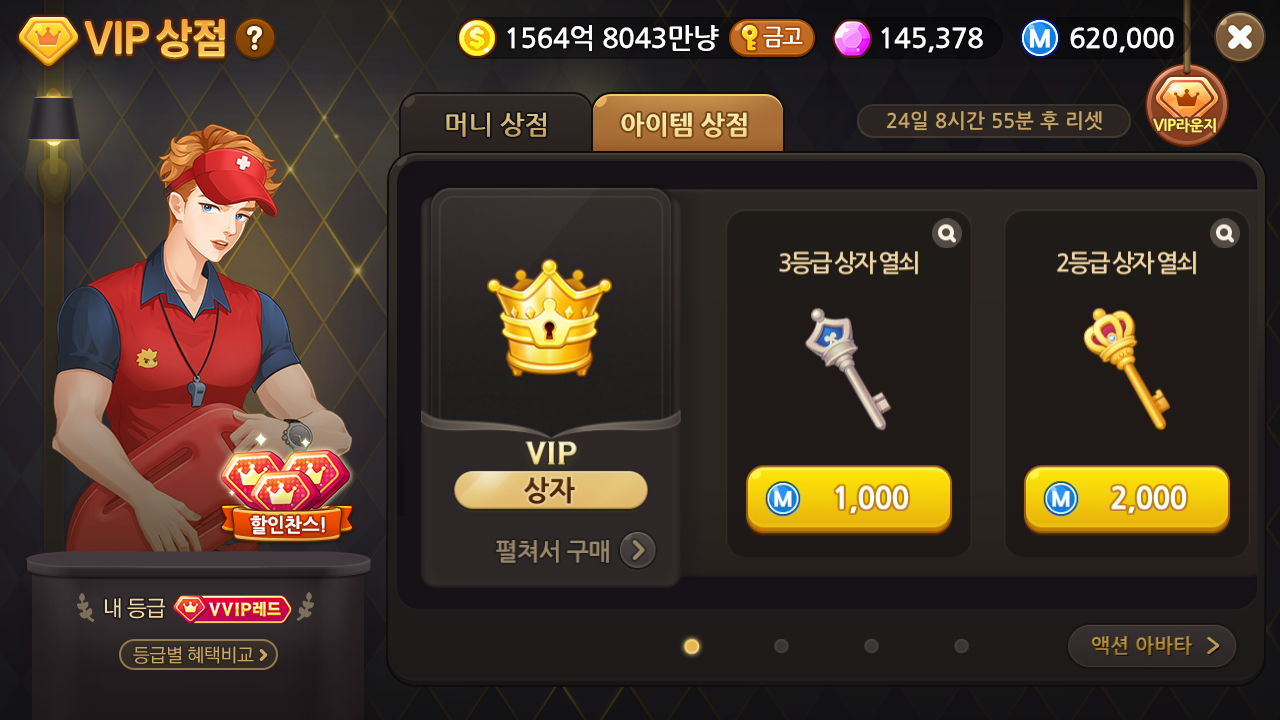Zoom into 3등급 상자 열쇠 with magnifier icon

coord(946,232)
